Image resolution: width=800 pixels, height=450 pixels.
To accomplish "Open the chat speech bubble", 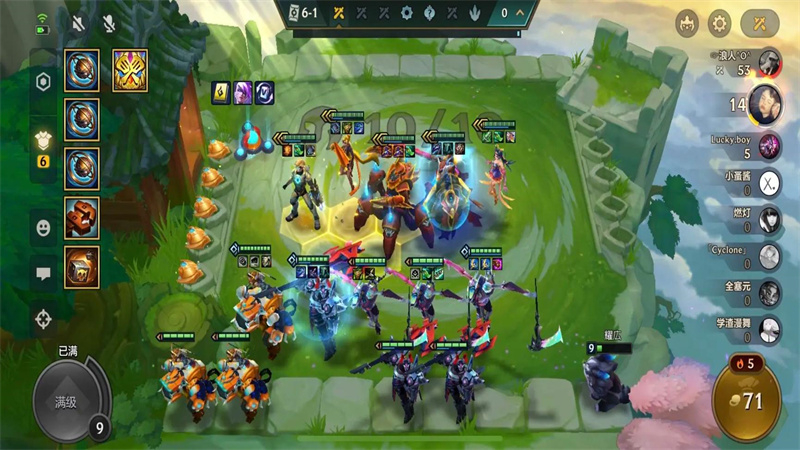I will (43, 273).
